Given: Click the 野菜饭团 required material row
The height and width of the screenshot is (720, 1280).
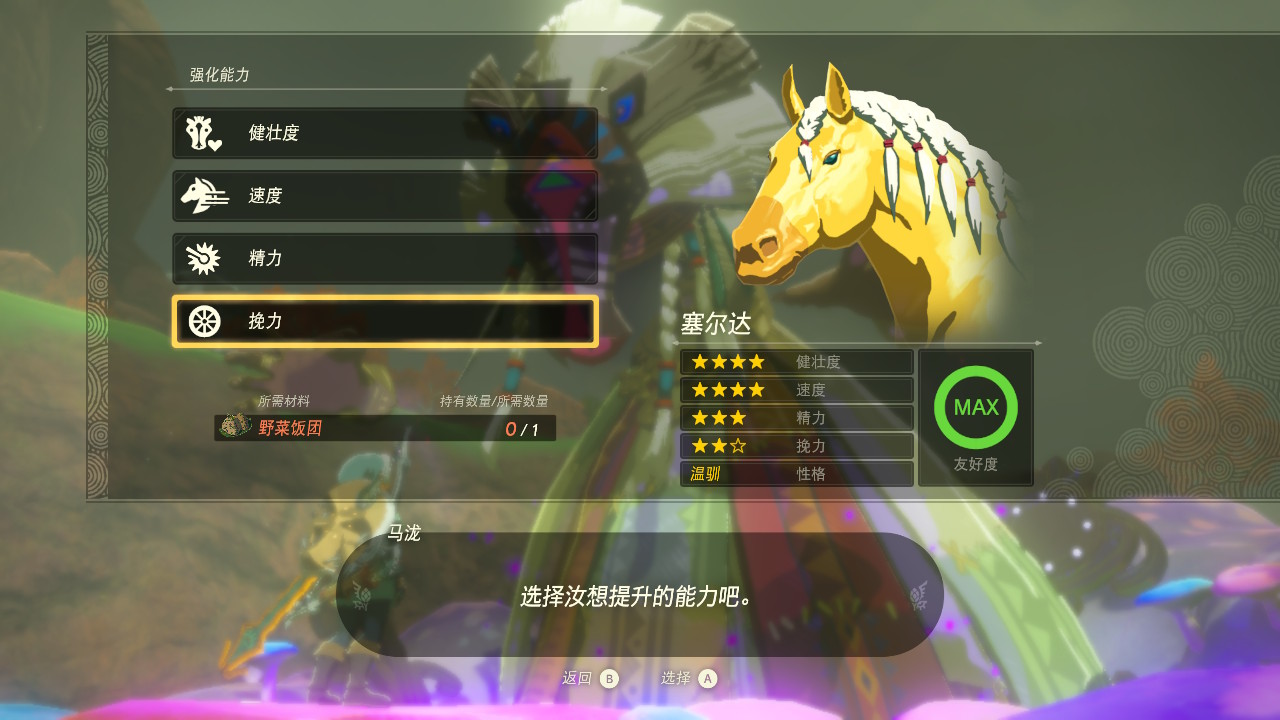Looking at the screenshot, I should 385,428.
